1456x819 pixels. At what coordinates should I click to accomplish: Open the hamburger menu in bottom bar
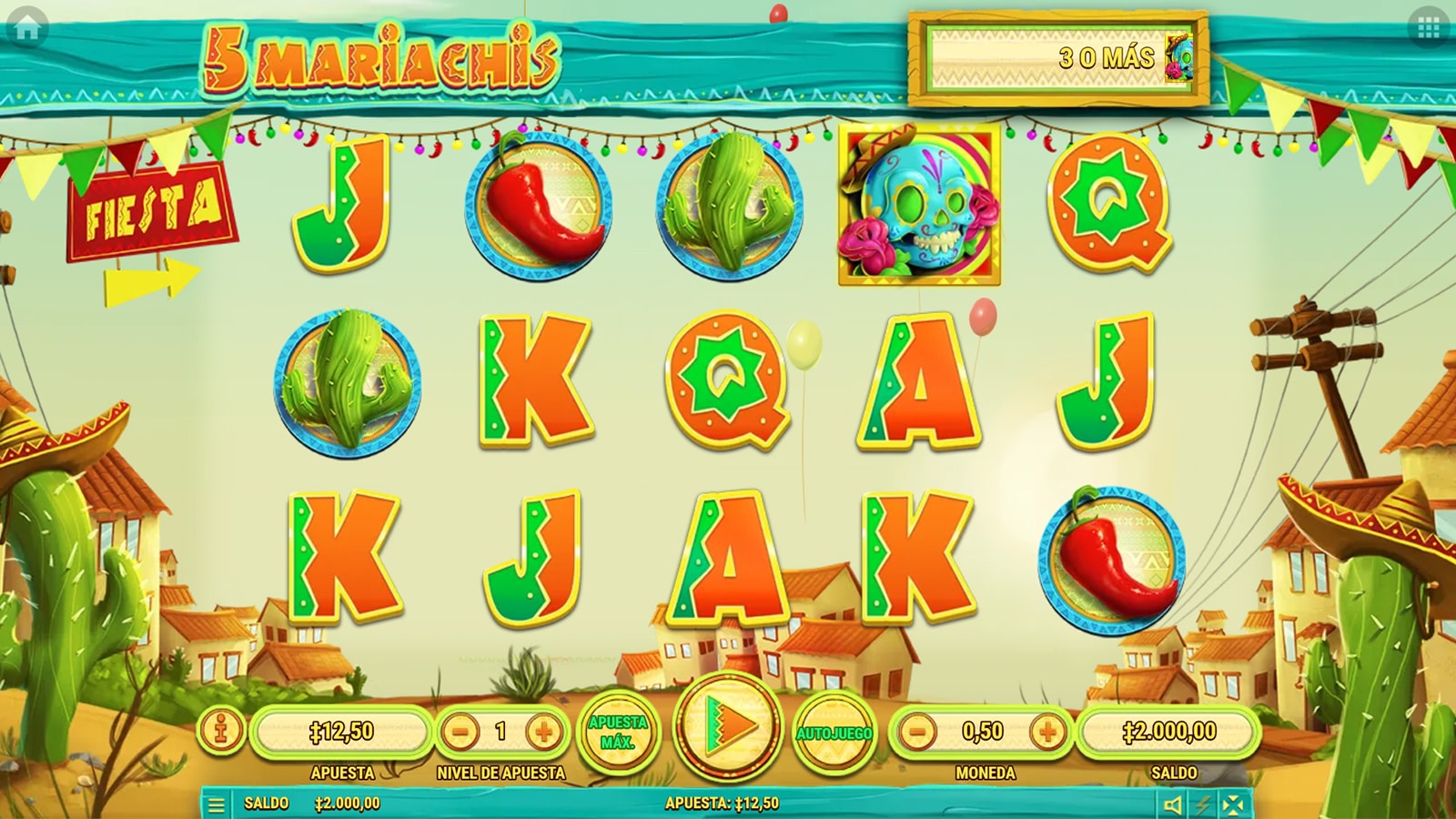tap(217, 804)
